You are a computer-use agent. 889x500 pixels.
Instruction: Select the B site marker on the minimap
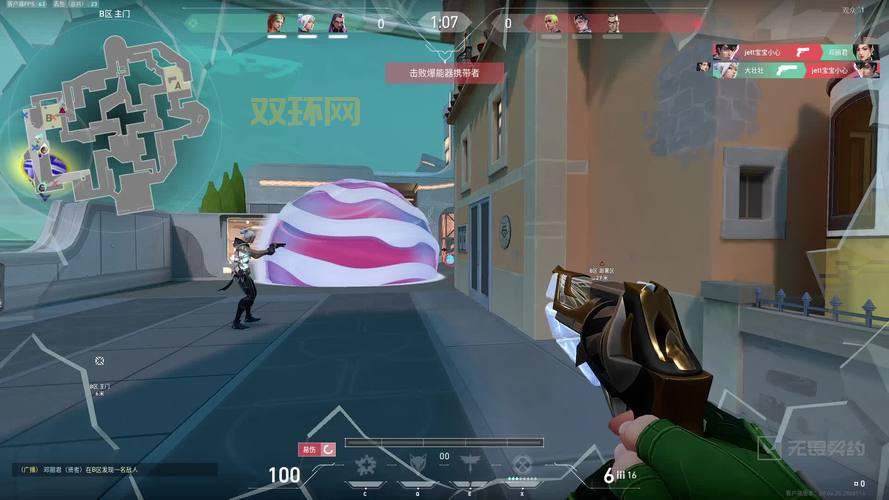49,118
